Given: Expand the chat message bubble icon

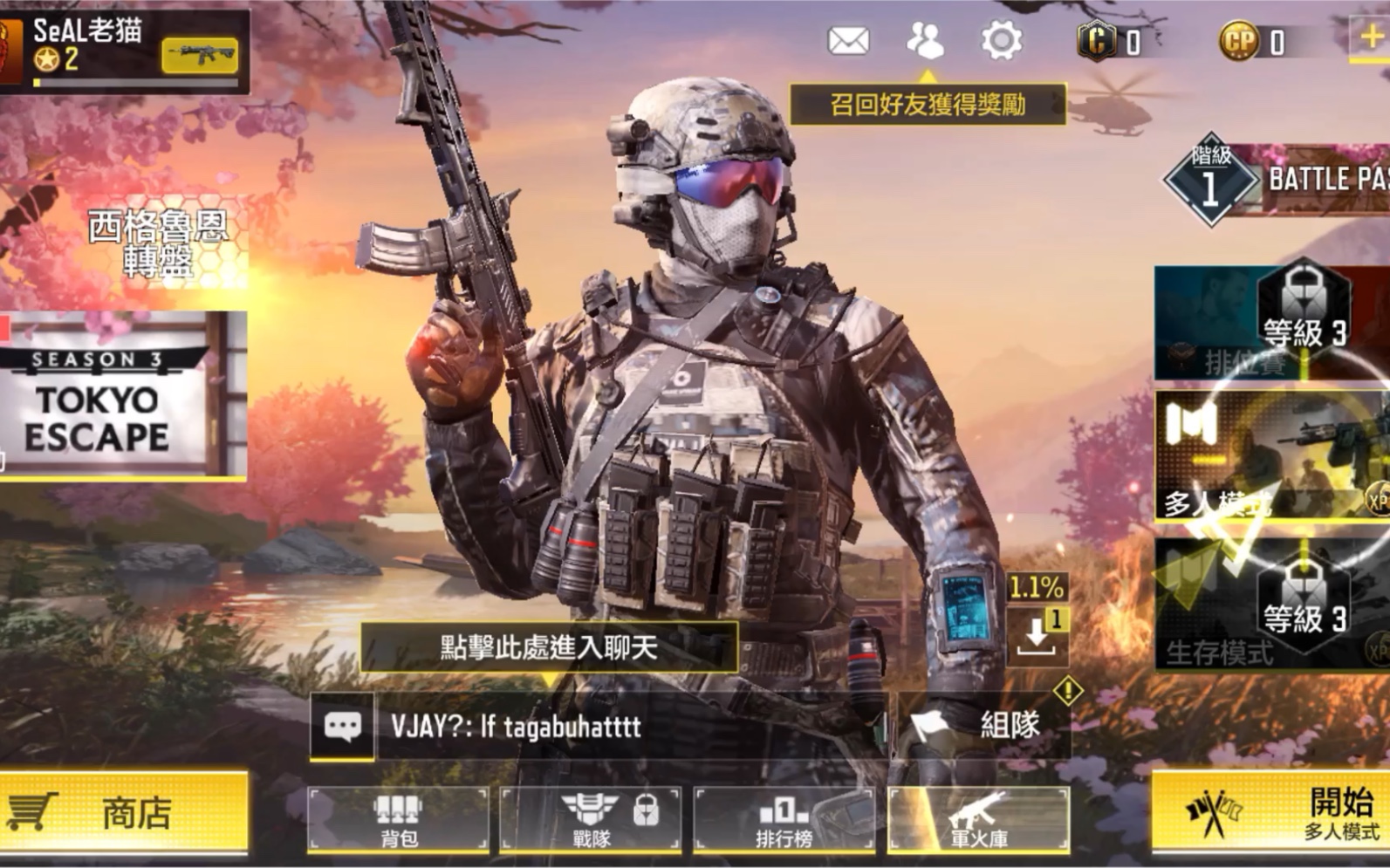Looking at the screenshot, I should click(343, 724).
